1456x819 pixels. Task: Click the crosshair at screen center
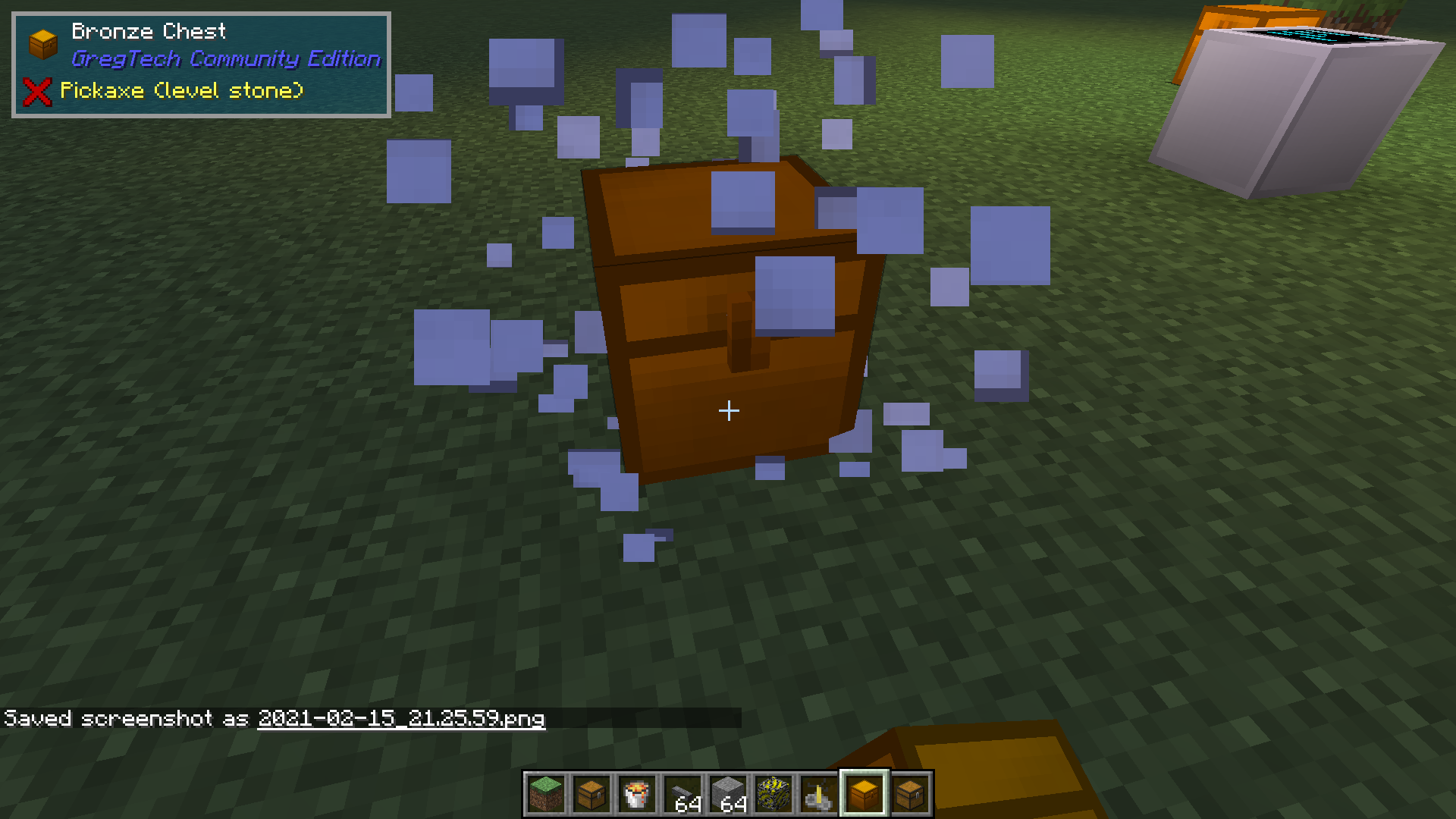(728, 410)
